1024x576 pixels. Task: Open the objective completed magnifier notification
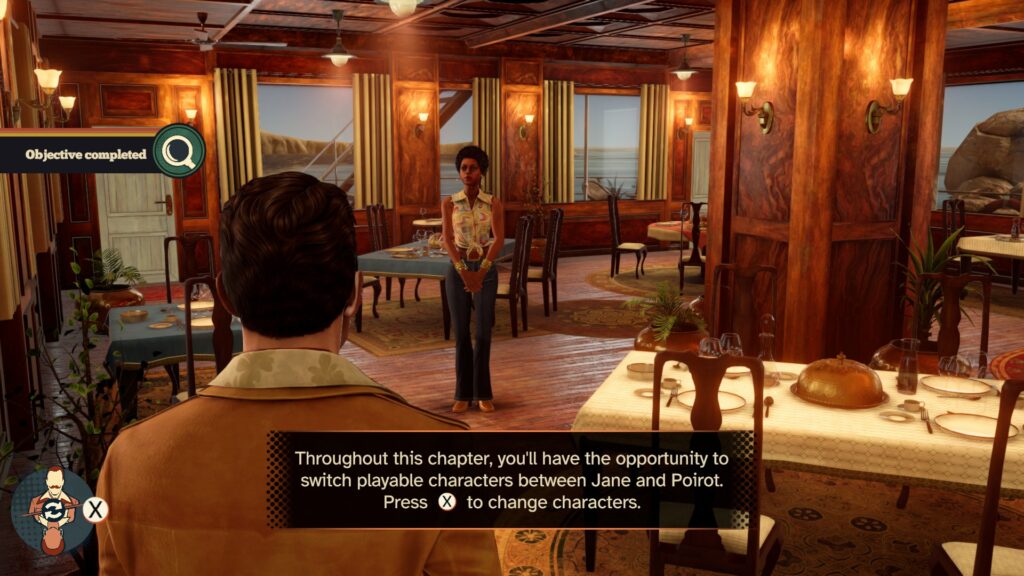[x=179, y=151]
